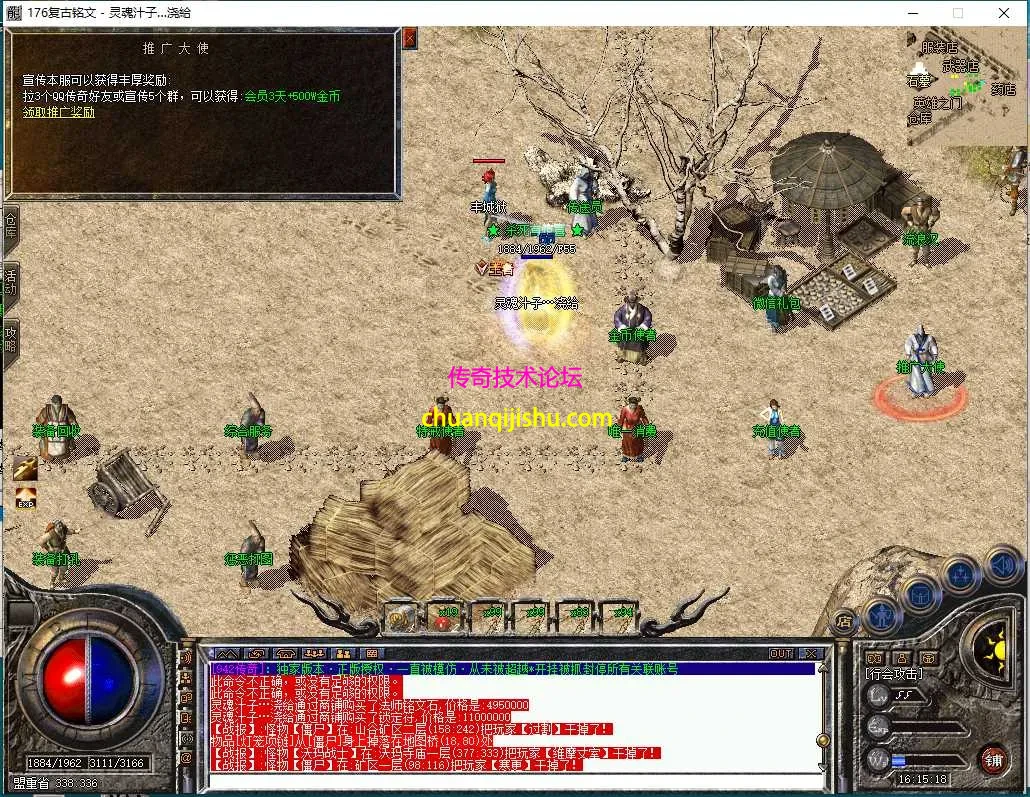The width and height of the screenshot is (1030, 797).
Task: Open the skills round blue button
Action: point(961,574)
